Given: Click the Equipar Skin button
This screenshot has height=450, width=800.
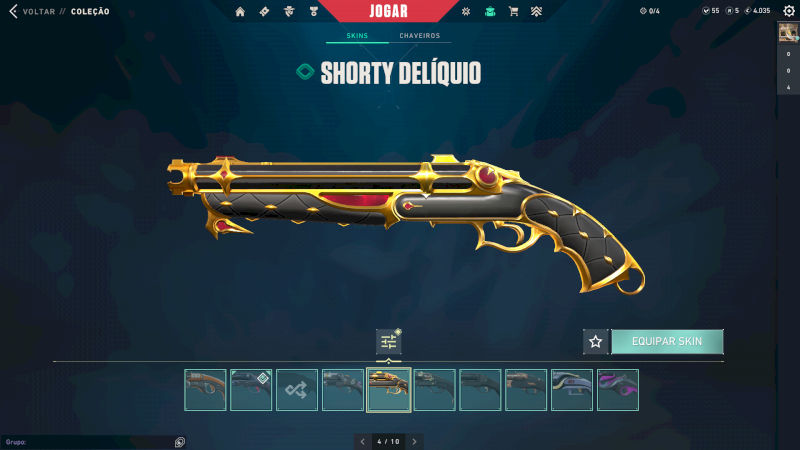Looking at the screenshot, I should tap(667, 341).
